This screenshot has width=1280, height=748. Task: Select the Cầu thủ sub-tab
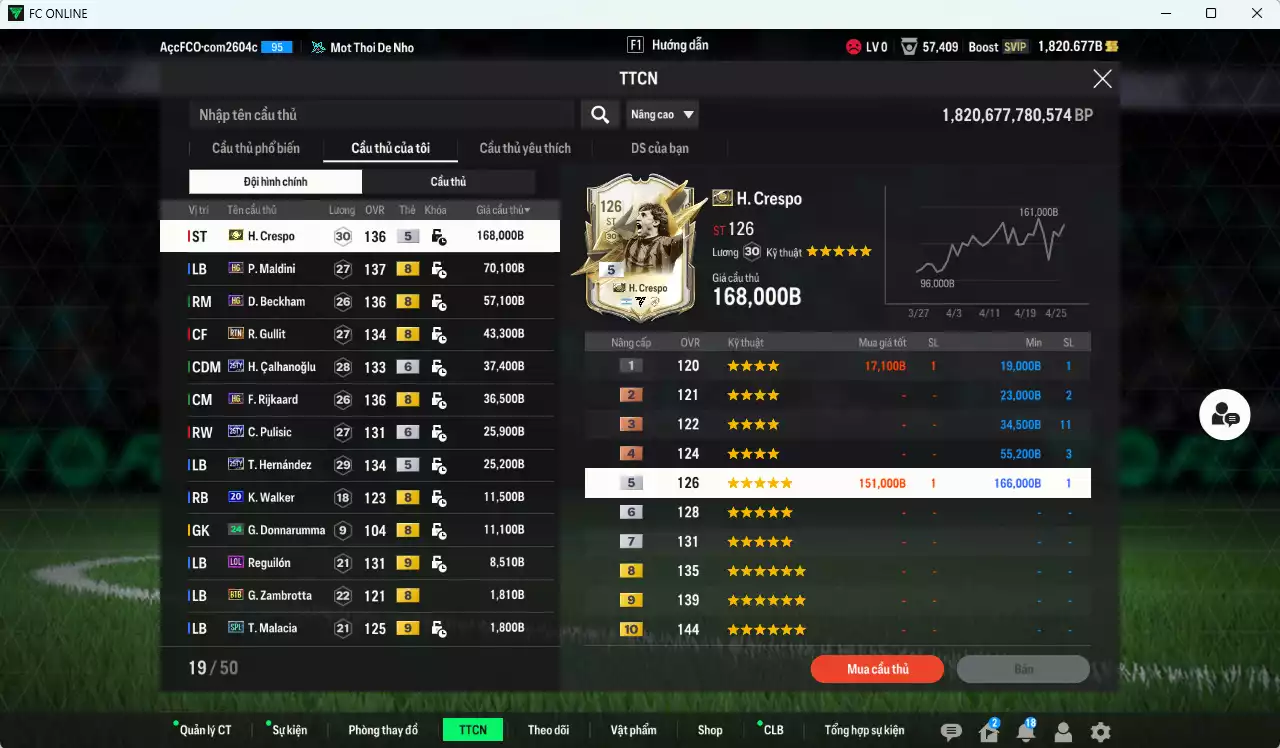point(448,182)
